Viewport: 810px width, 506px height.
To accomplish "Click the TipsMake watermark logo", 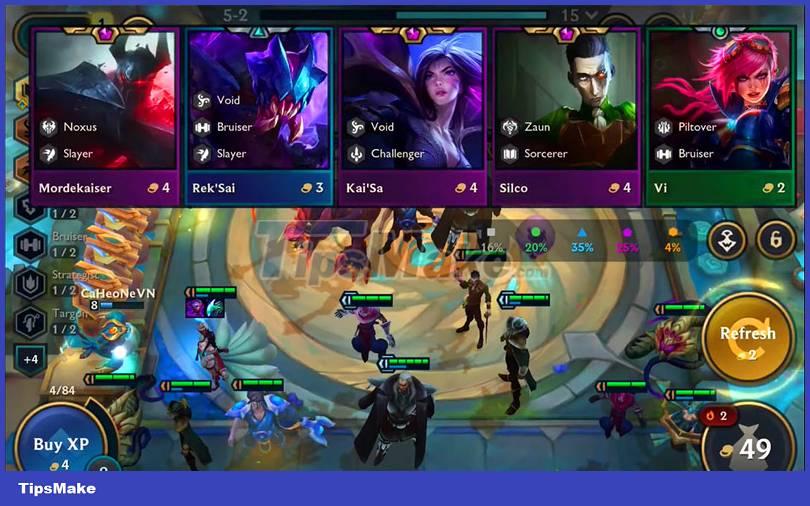I will 57,488.
